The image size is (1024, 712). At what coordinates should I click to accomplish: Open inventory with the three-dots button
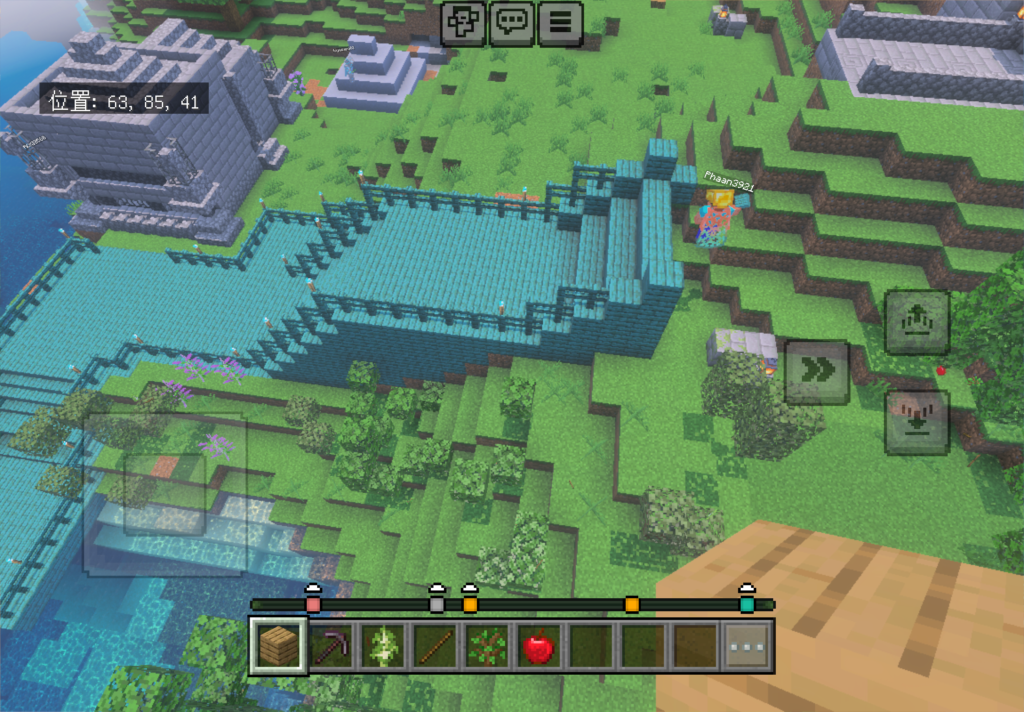tap(748, 646)
